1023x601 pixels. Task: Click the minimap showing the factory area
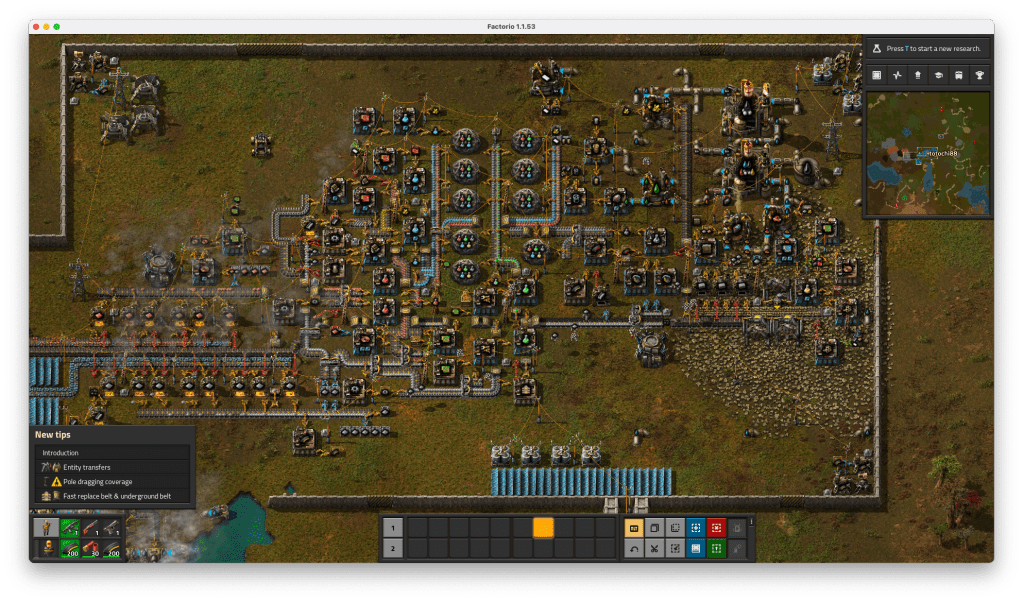pos(927,153)
